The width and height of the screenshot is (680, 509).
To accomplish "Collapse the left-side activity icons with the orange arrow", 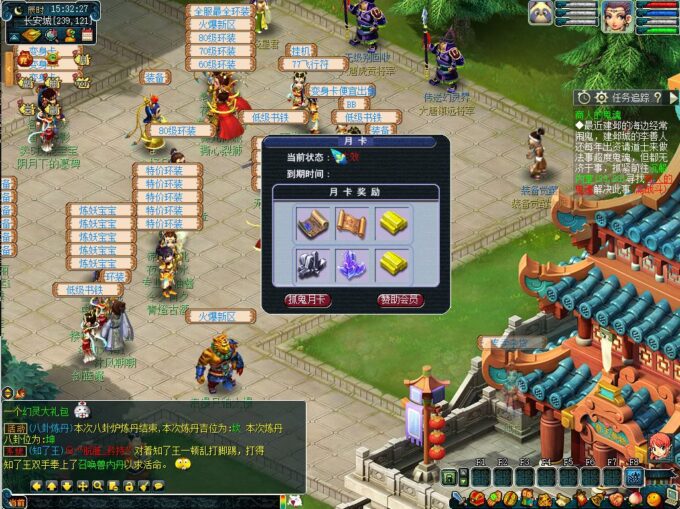I will 6,66.
